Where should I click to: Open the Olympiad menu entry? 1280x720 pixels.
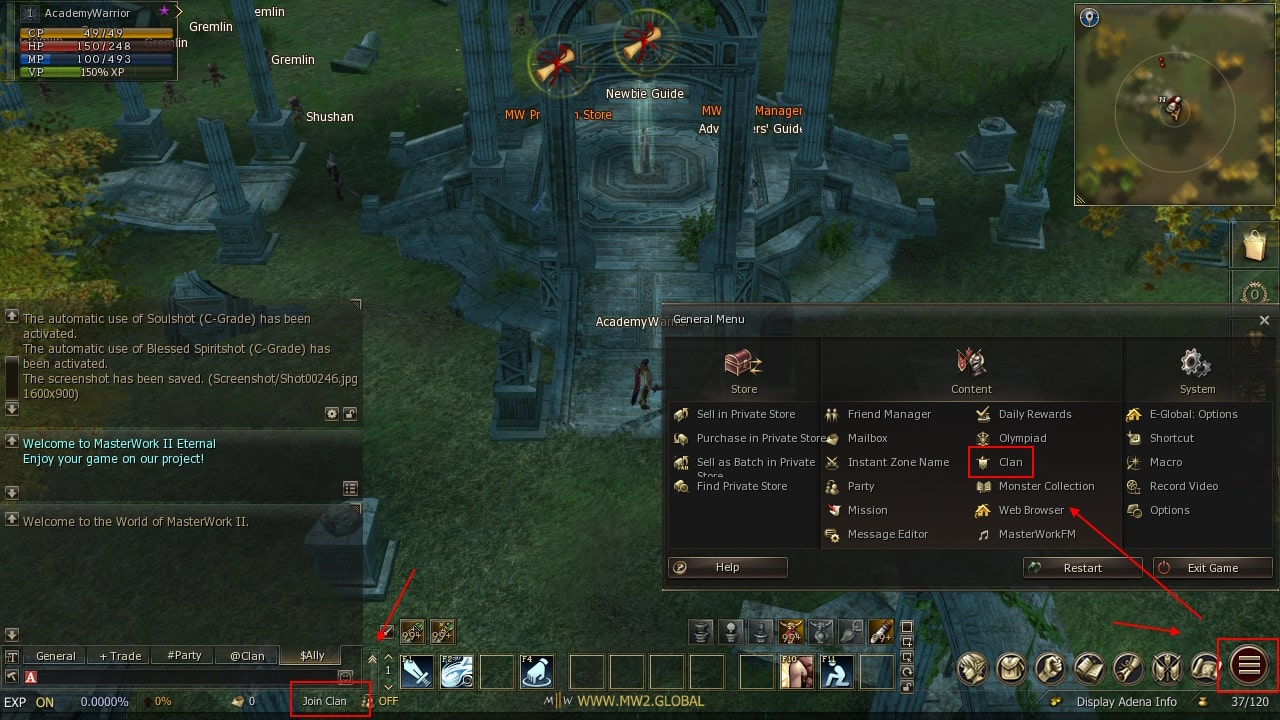pyautogui.click(x=1022, y=438)
